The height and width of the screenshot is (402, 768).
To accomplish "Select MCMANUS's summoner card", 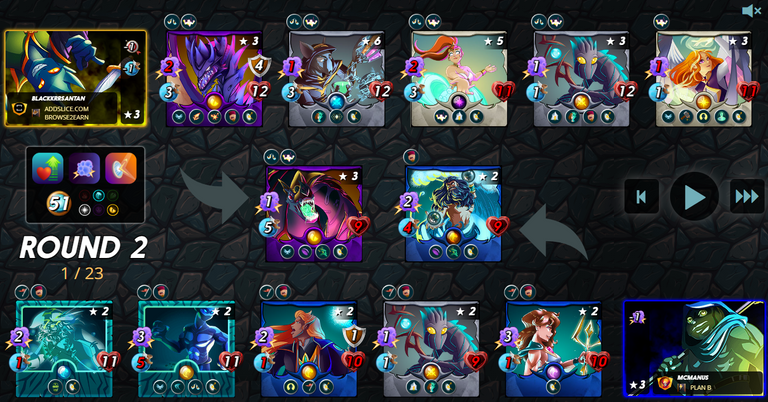I will click(694, 348).
